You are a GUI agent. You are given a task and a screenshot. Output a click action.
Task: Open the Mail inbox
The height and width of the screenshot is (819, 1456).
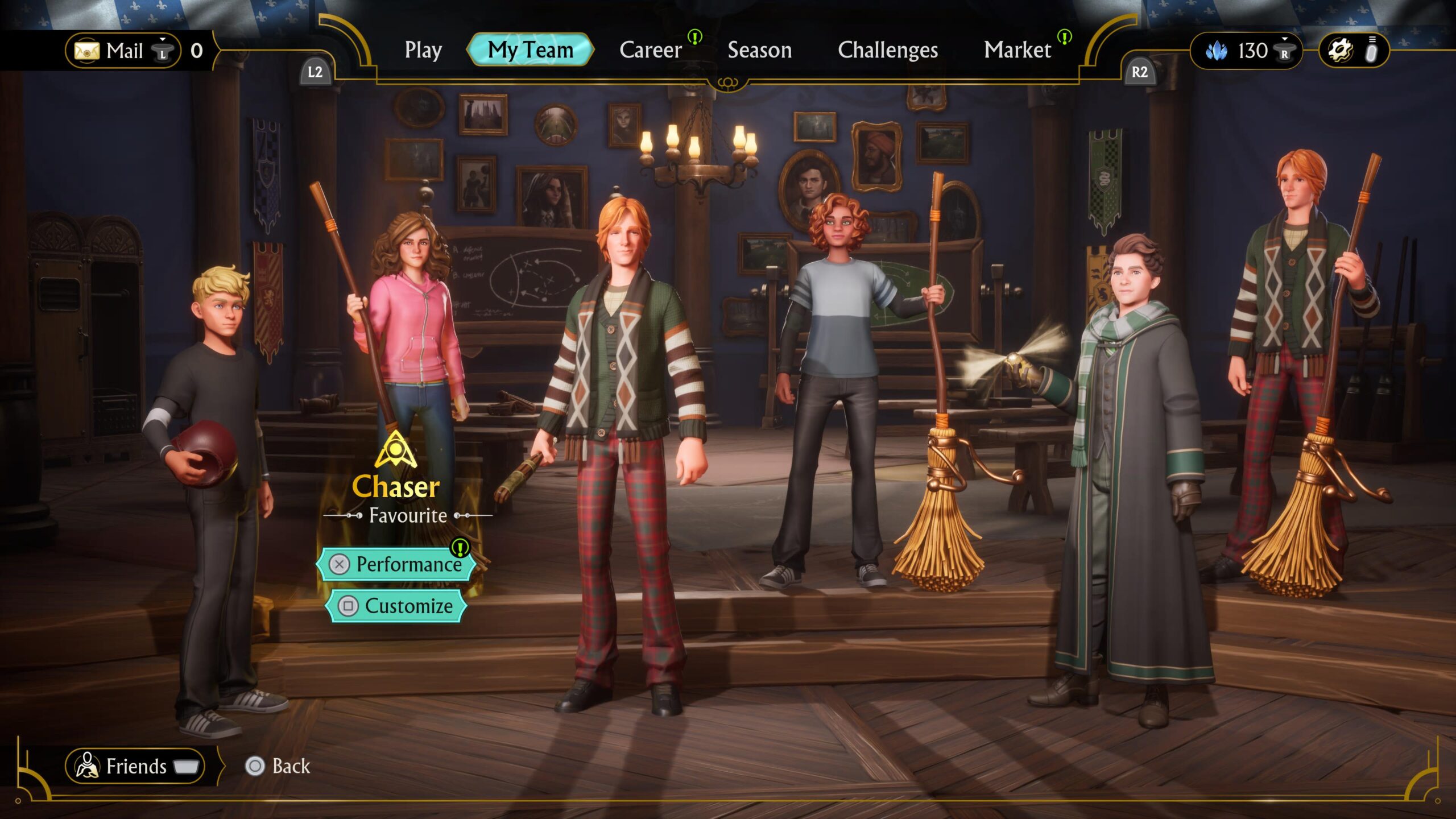coord(123,51)
